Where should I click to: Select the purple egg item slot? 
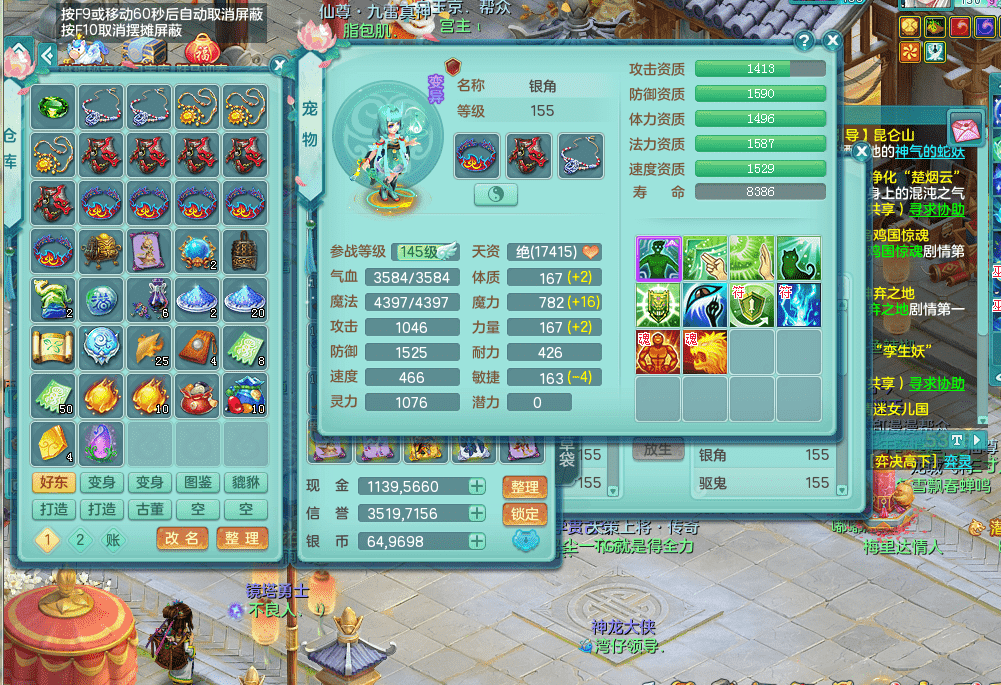pyautogui.click(x=101, y=442)
